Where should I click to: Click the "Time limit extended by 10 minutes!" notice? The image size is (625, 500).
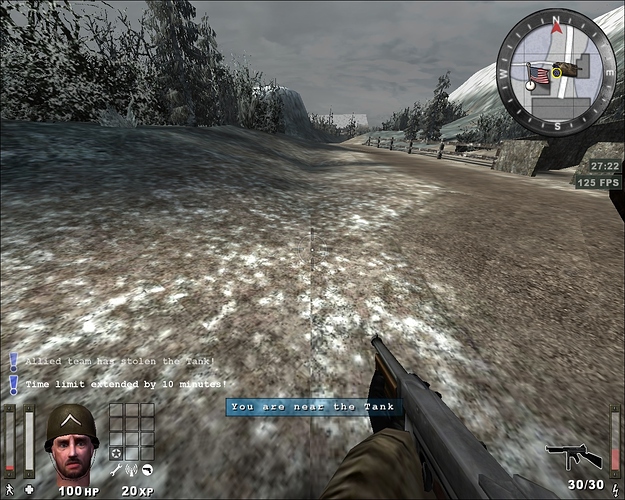click(x=126, y=383)
